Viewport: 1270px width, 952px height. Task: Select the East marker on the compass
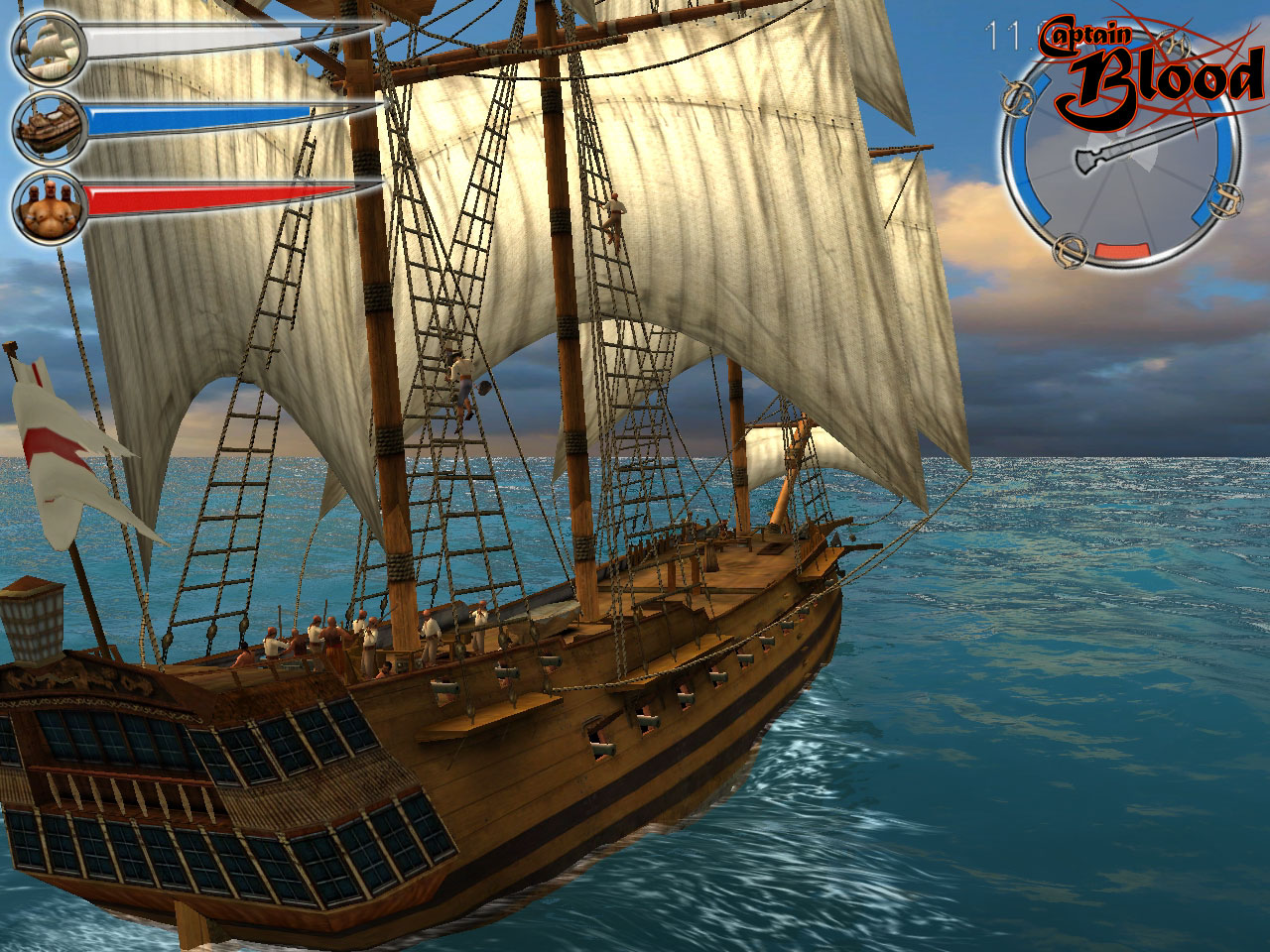tap(1226, 200)
